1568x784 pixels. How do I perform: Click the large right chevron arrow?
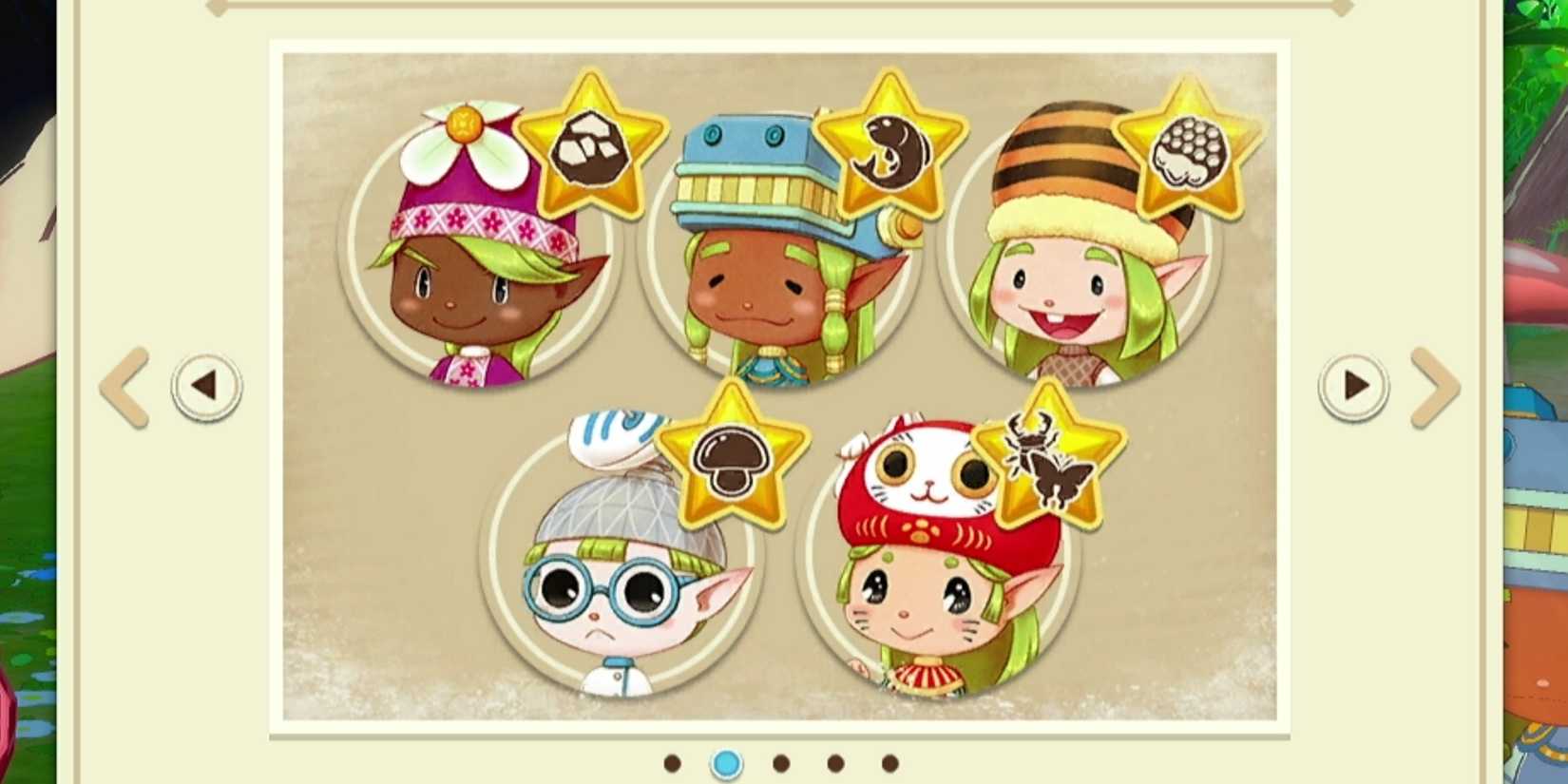coord(1435,384)
